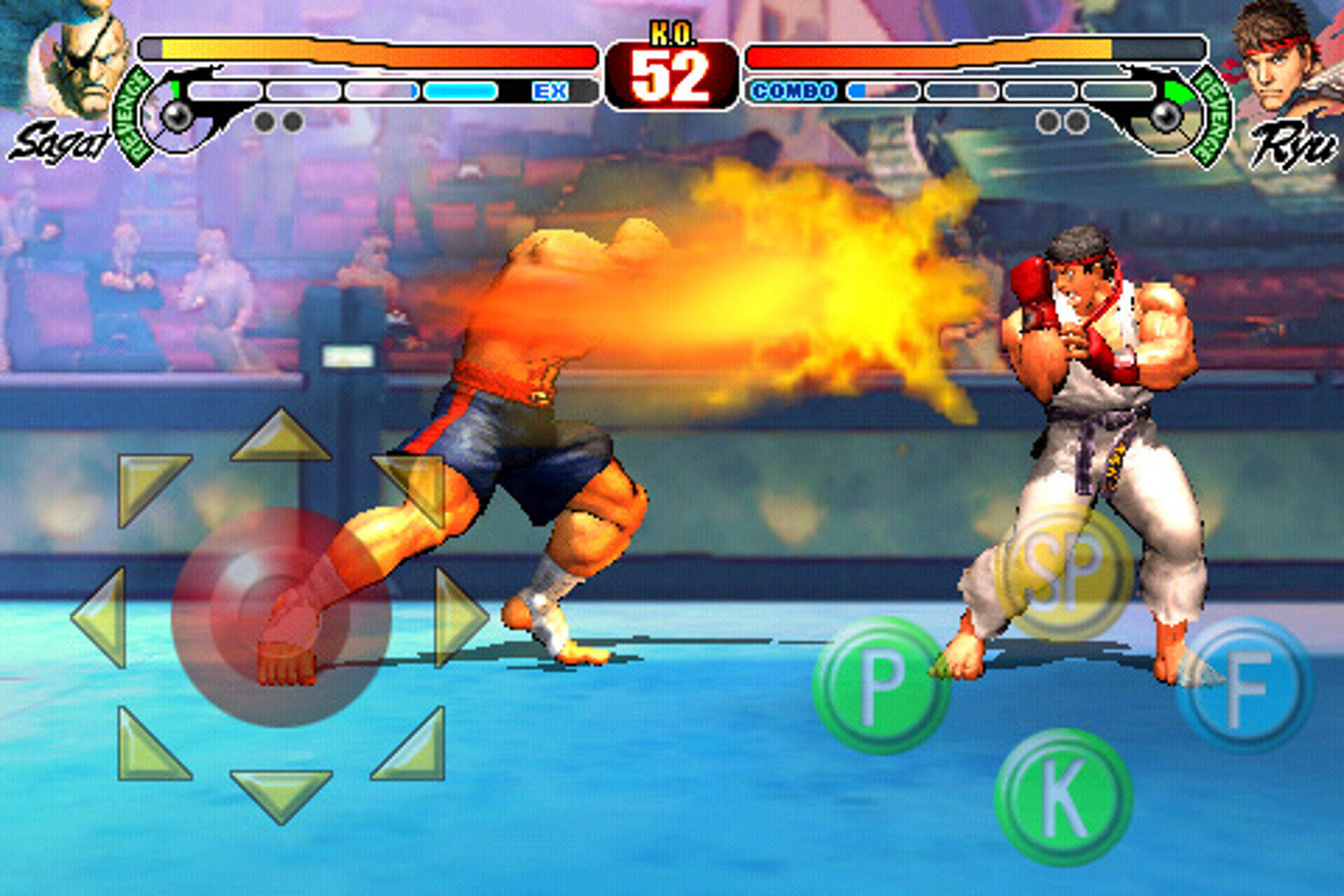
Task: Tap the right arrow on the d-pad
Action: point(458,617)
